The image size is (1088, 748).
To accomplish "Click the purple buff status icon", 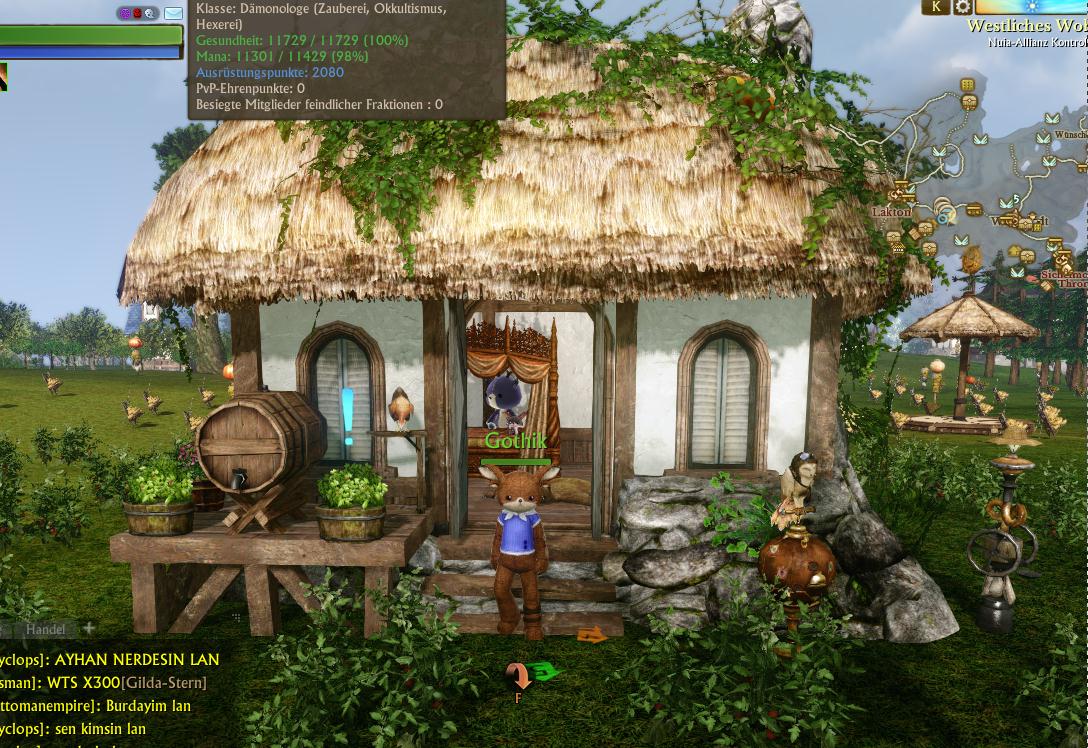I will [125, 14].
